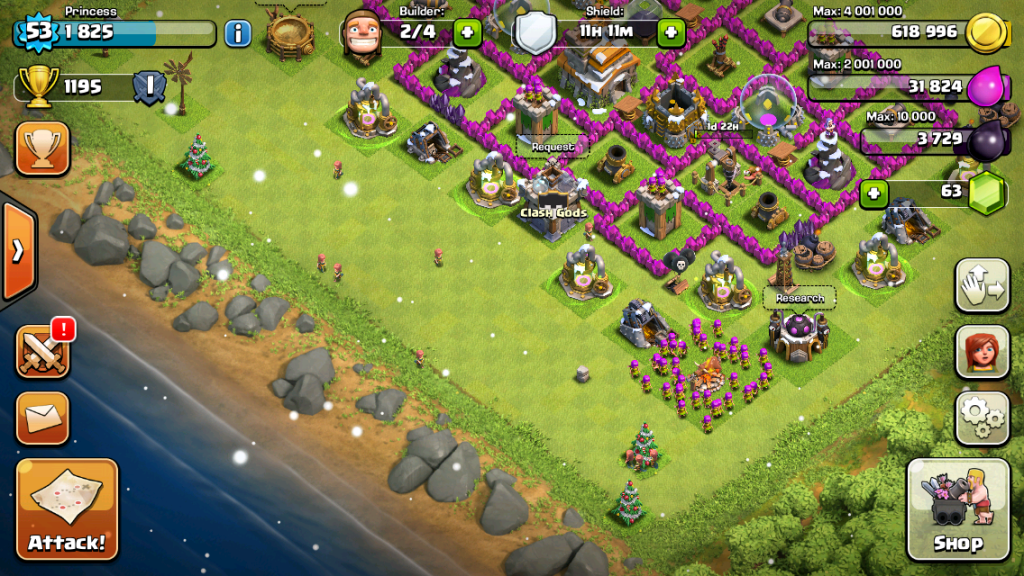Open the settings gears button
The image size is (1024, 576).
click(x=982, y=418)
